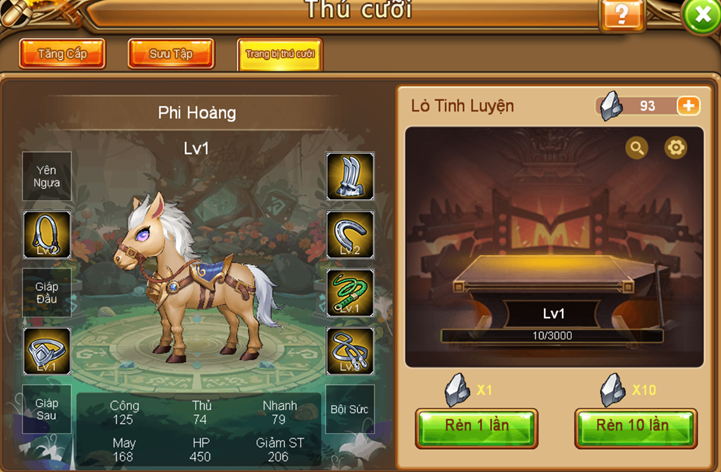721x472 pixels.
Task: Close the Thú cưỡi window
Action: 700,15
